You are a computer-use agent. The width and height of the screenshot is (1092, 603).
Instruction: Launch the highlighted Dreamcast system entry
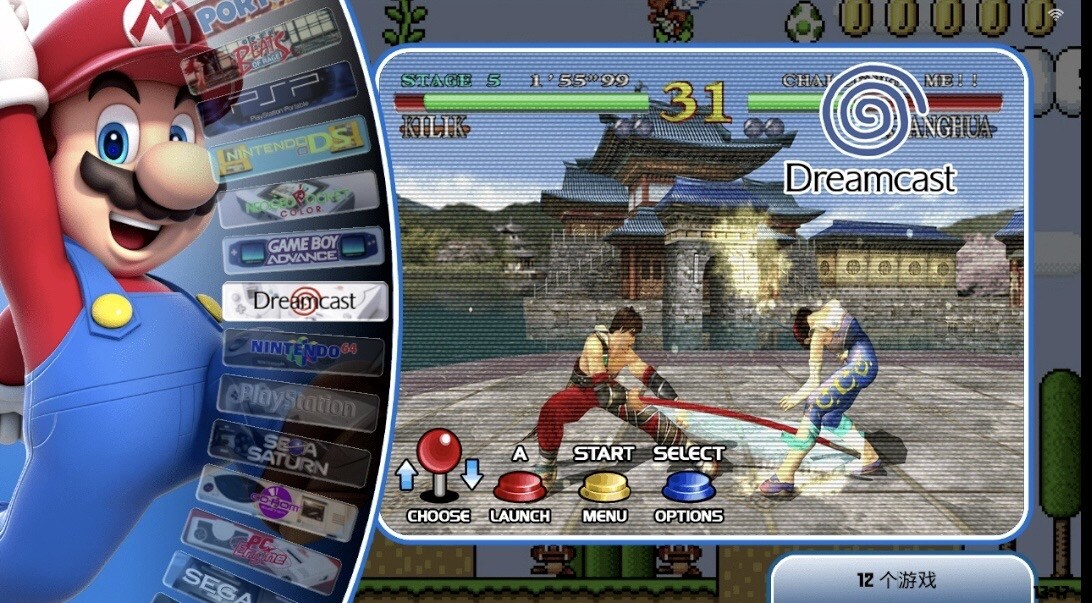(304, 300)
